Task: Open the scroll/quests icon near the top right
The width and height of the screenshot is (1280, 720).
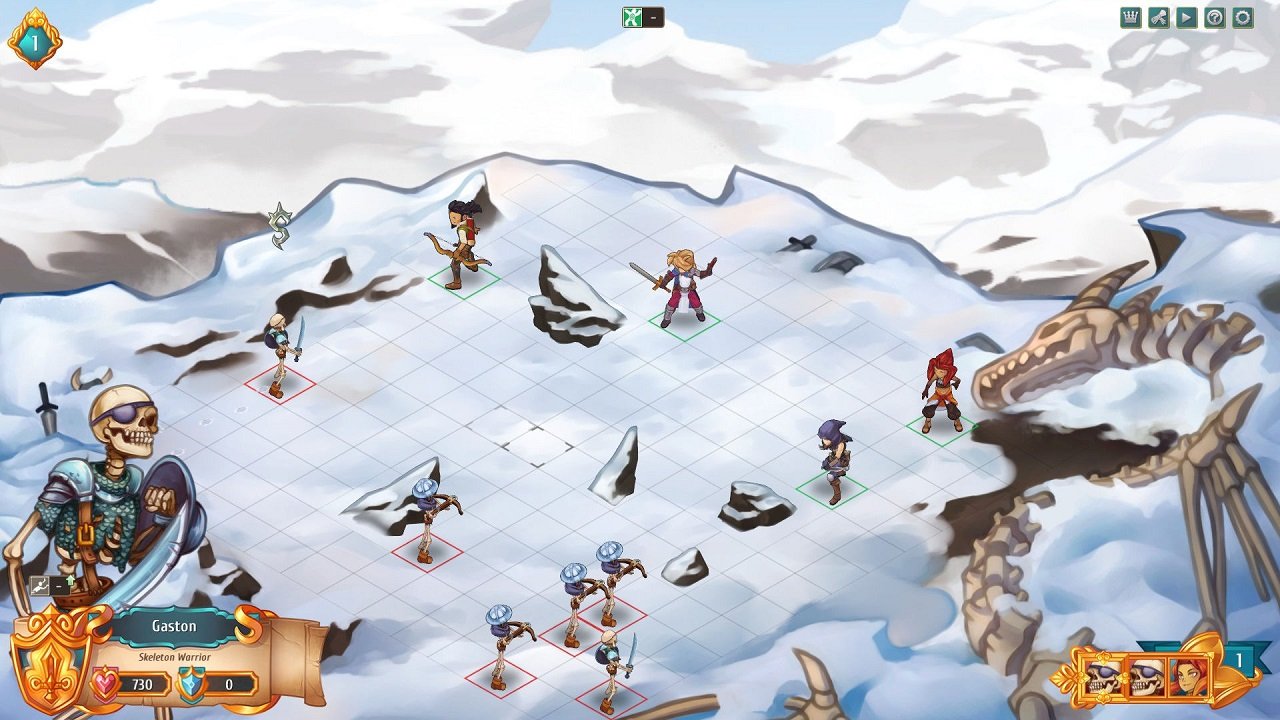Action: 1159,17
